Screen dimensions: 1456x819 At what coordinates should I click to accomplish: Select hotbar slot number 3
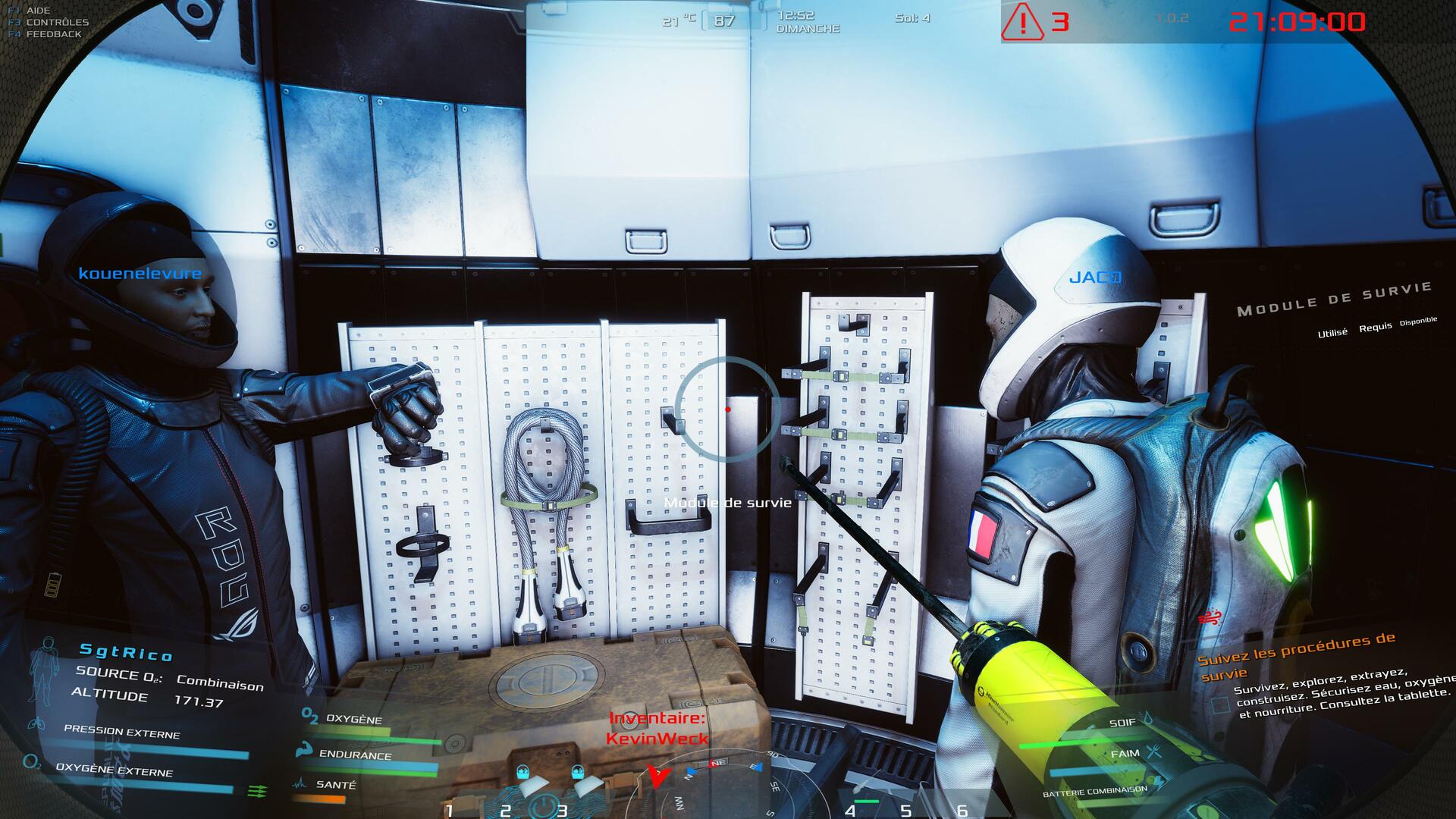click(562, 810)
